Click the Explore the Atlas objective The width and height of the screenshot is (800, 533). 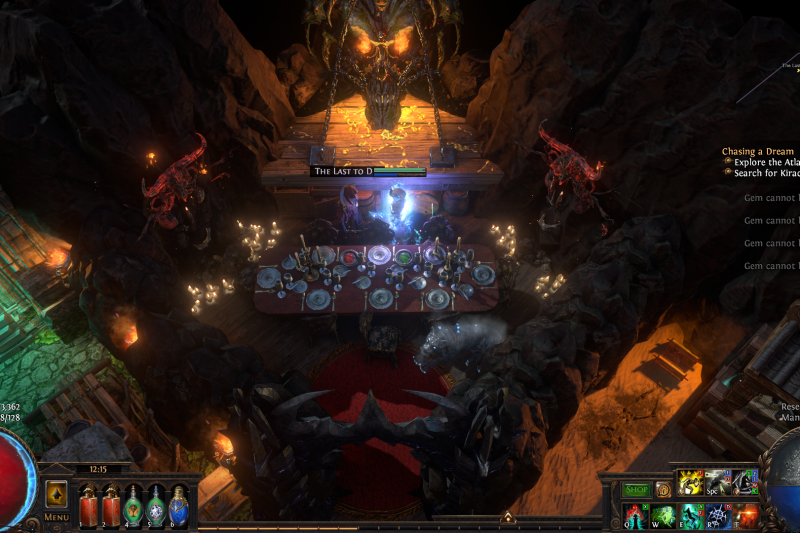(765, 162)
